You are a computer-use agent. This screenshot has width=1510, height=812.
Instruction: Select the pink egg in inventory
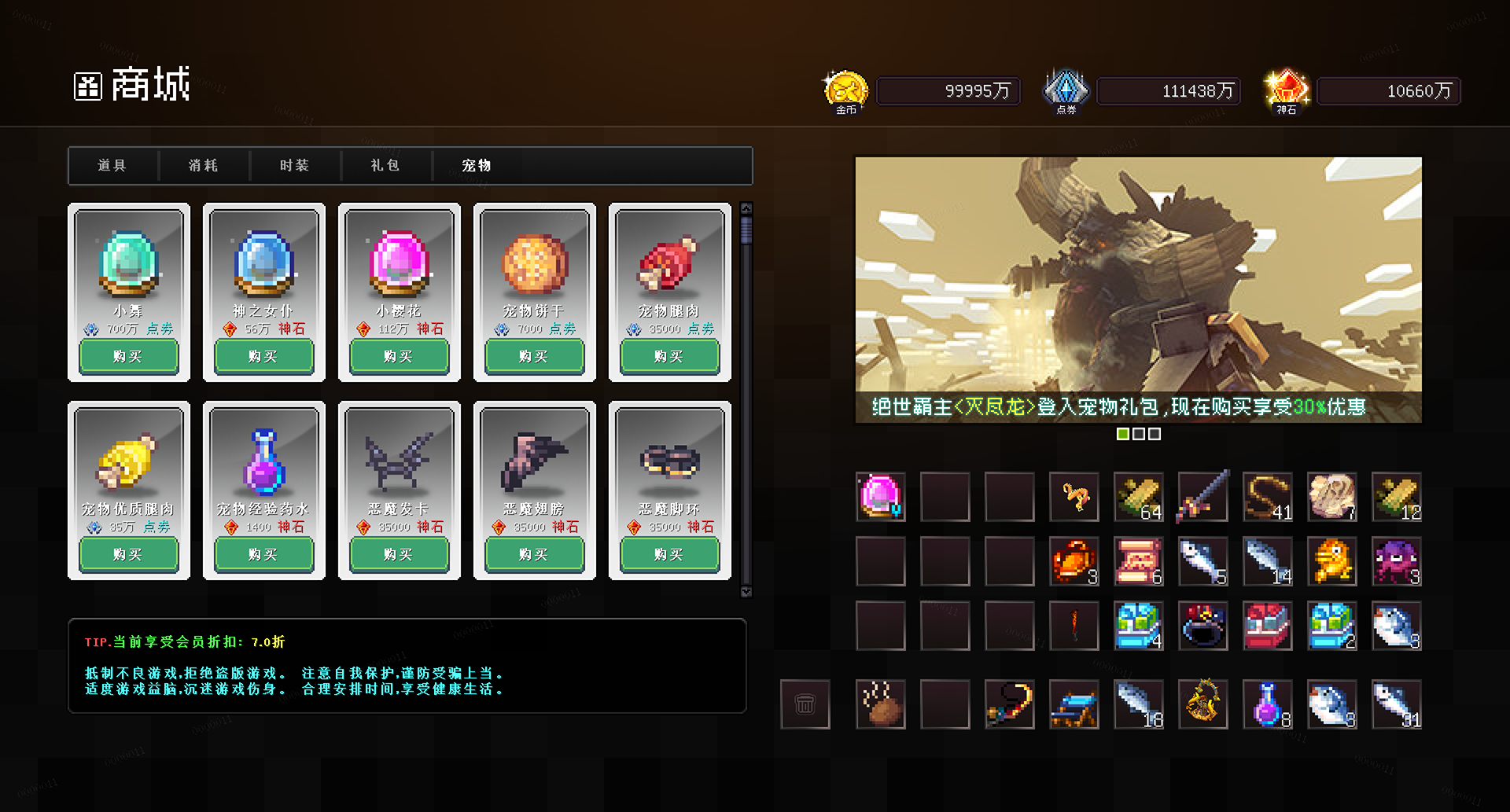881,497
